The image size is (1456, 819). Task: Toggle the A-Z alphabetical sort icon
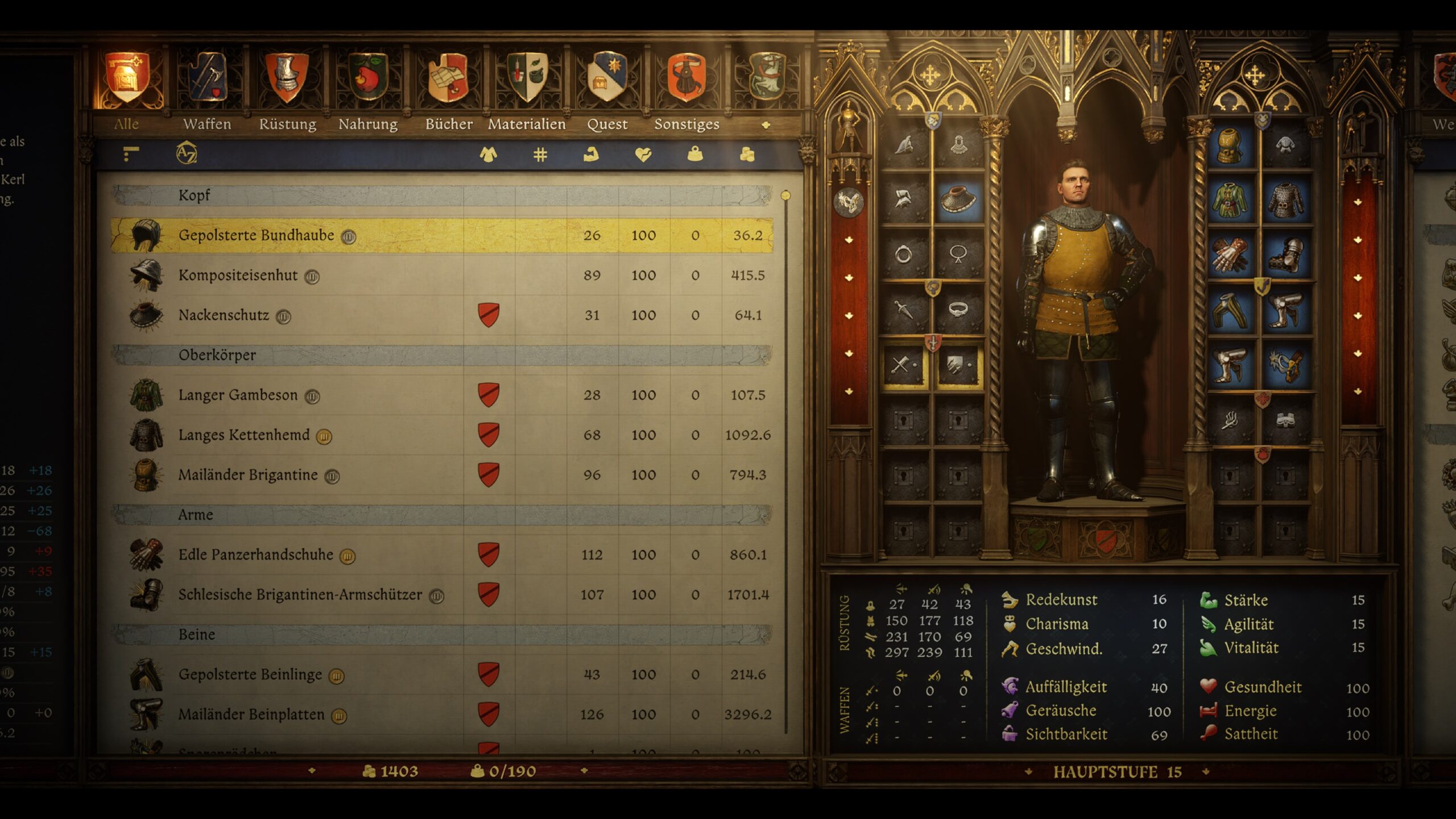click(x=186, y=154)
